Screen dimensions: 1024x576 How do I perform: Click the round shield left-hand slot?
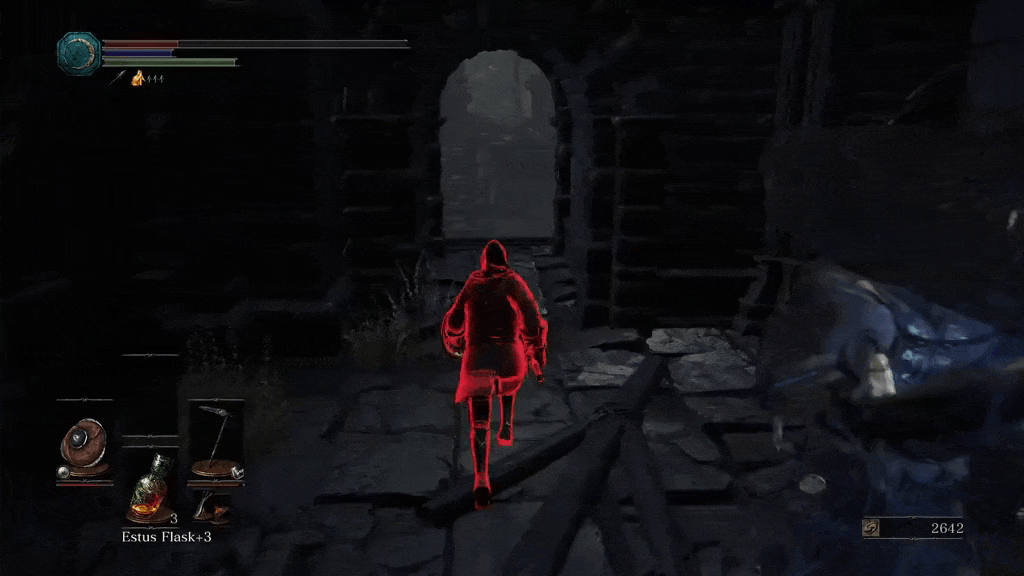(83, 445)
